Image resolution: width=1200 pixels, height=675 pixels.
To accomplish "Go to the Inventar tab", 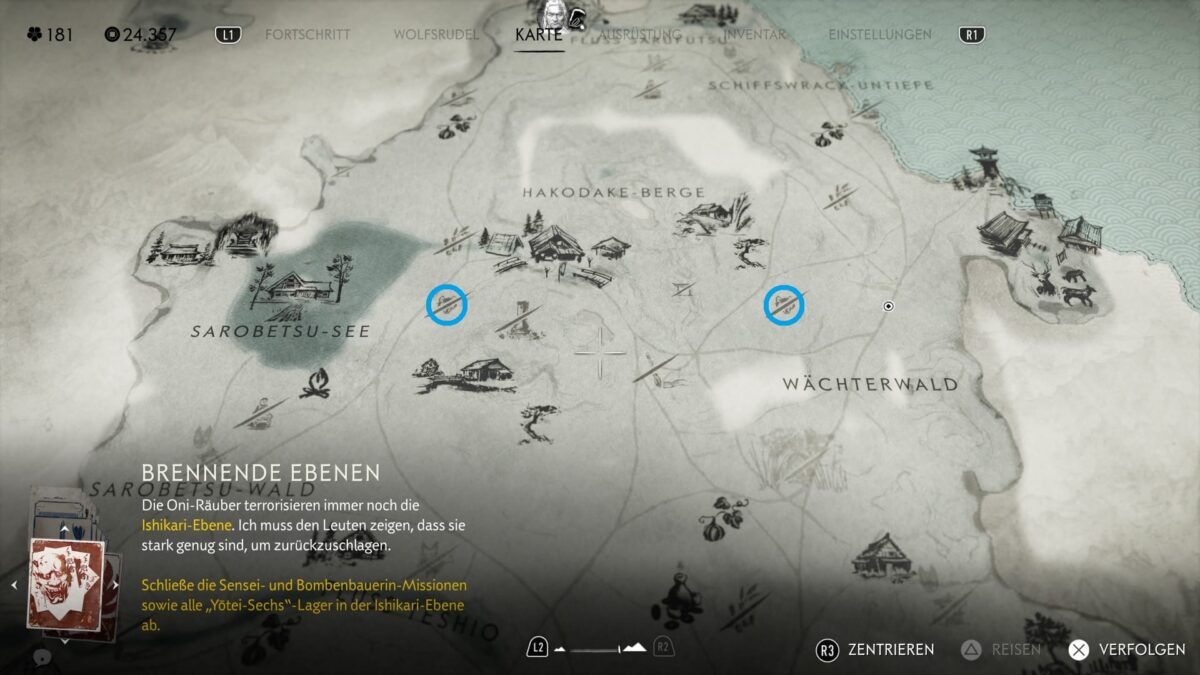I will tap(753, 35).
